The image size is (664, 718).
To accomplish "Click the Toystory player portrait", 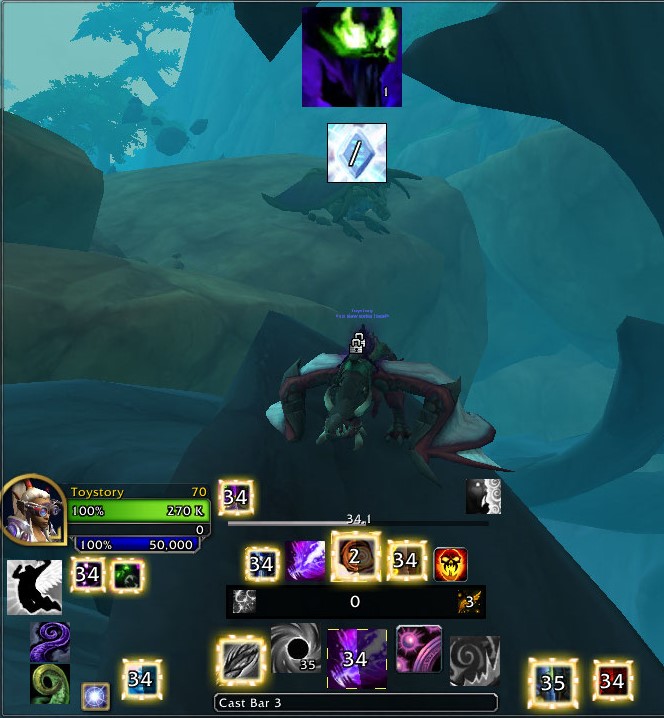I will [33, 510].
